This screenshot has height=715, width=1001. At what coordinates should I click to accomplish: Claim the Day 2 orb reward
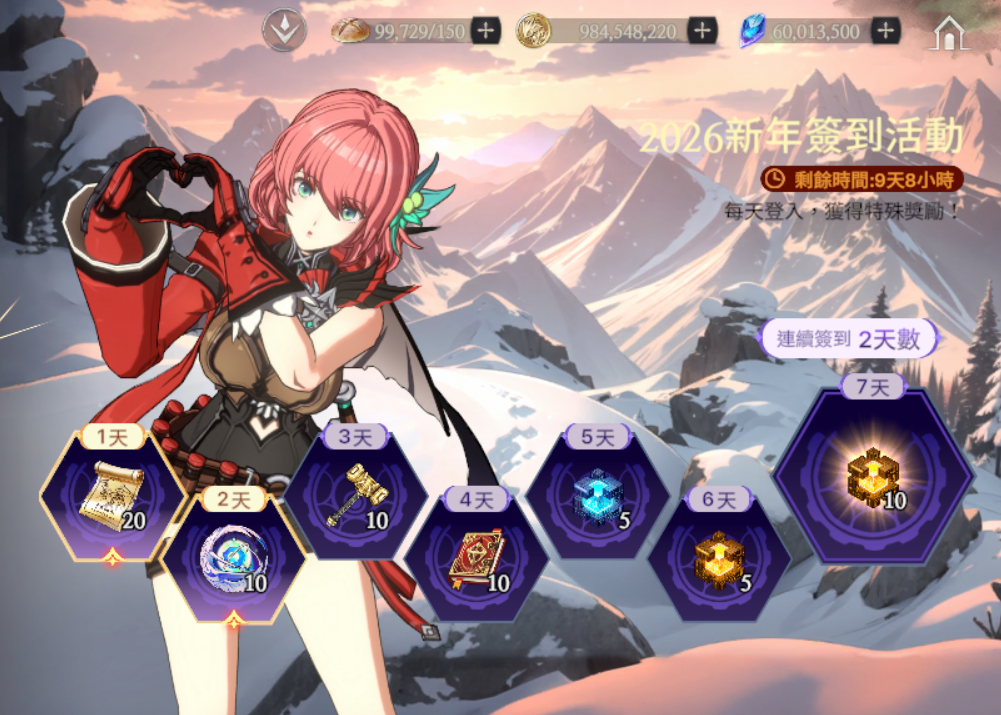coord(234,555)
